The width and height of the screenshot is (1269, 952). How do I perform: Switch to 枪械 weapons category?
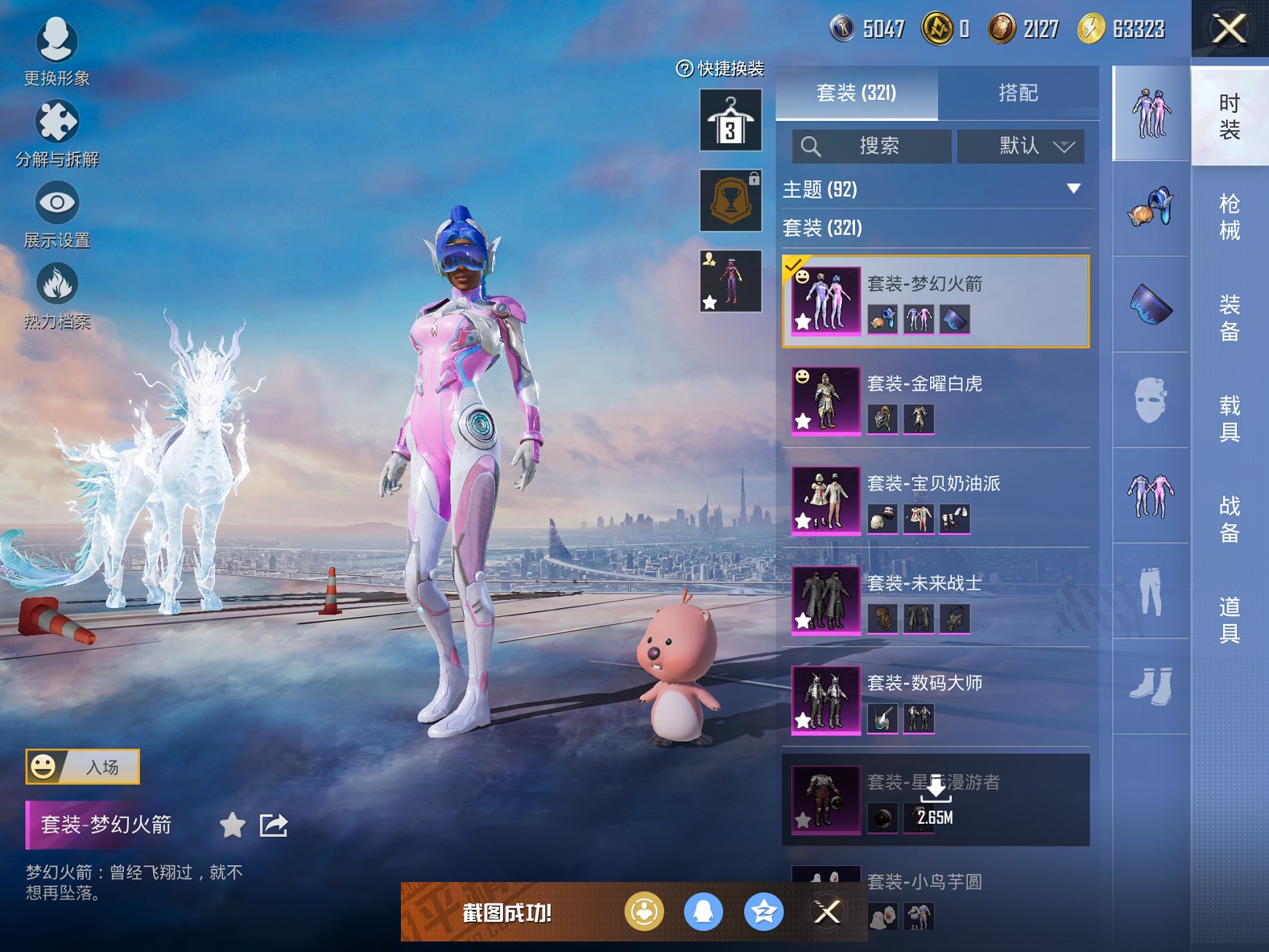tap(1229, 216)
